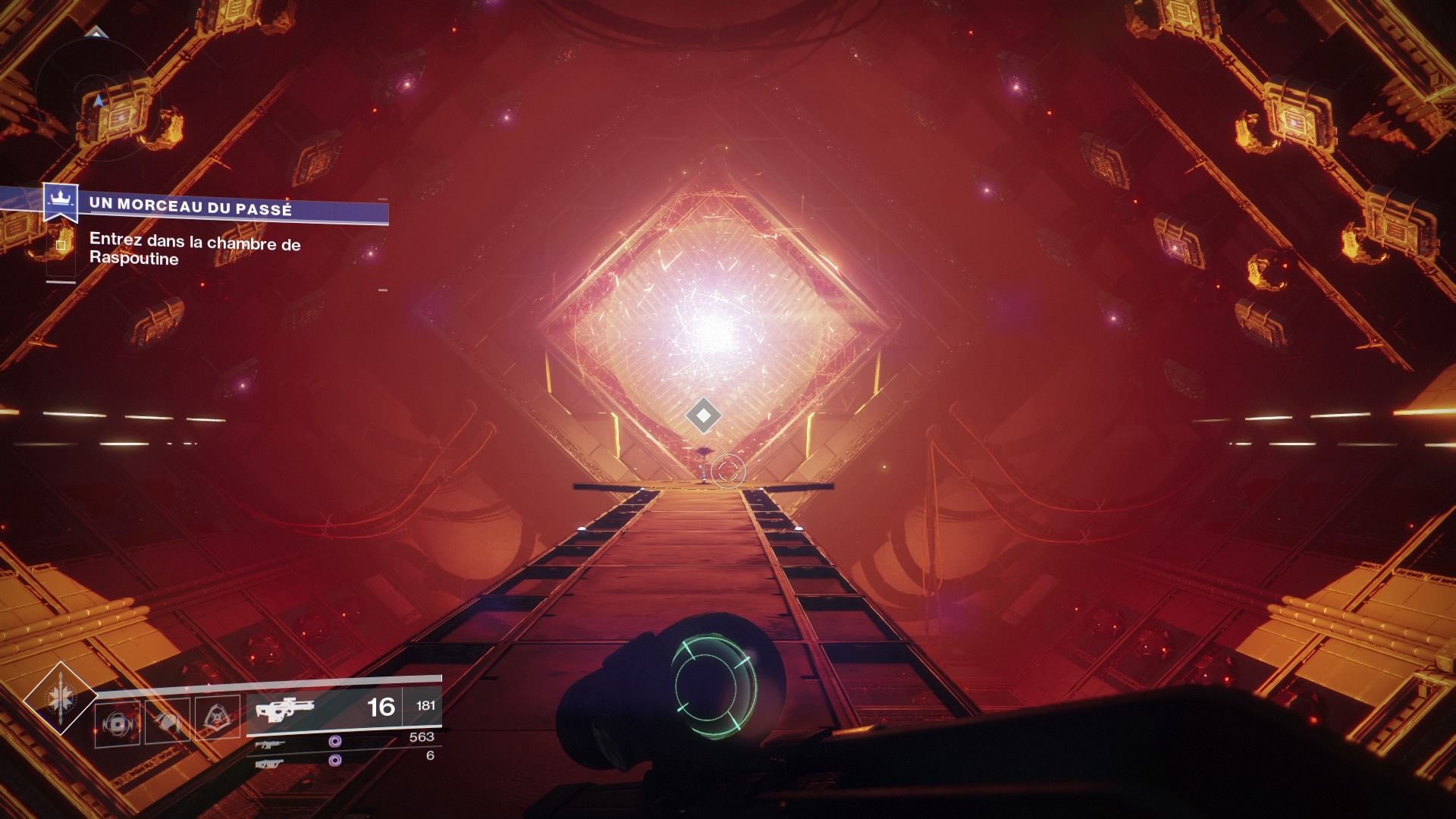This screenshot has height=819, width=1456.
Task: Open the circular radar in the corner
Action: [97, 95]
